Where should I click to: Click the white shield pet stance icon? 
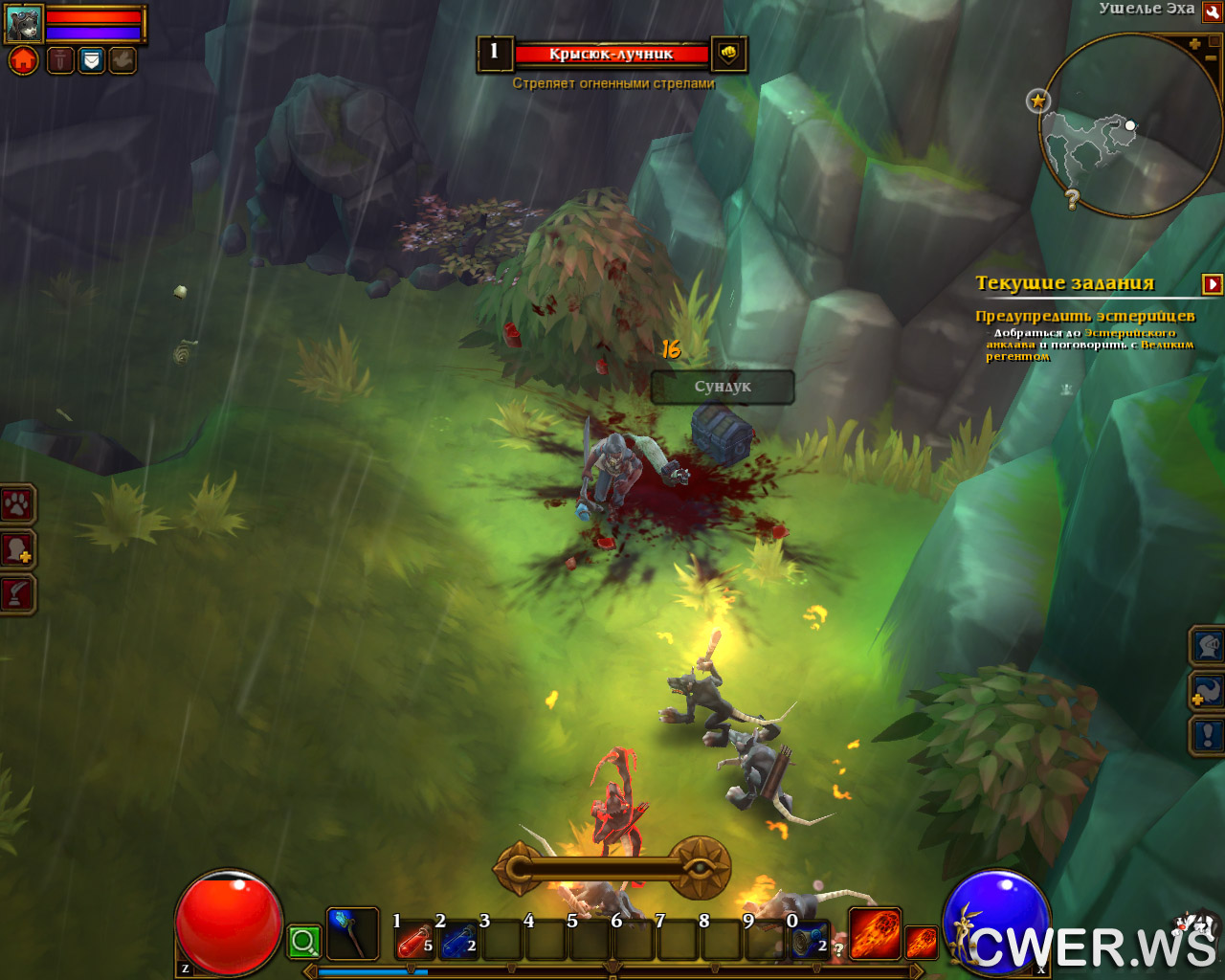coord(91,61)
